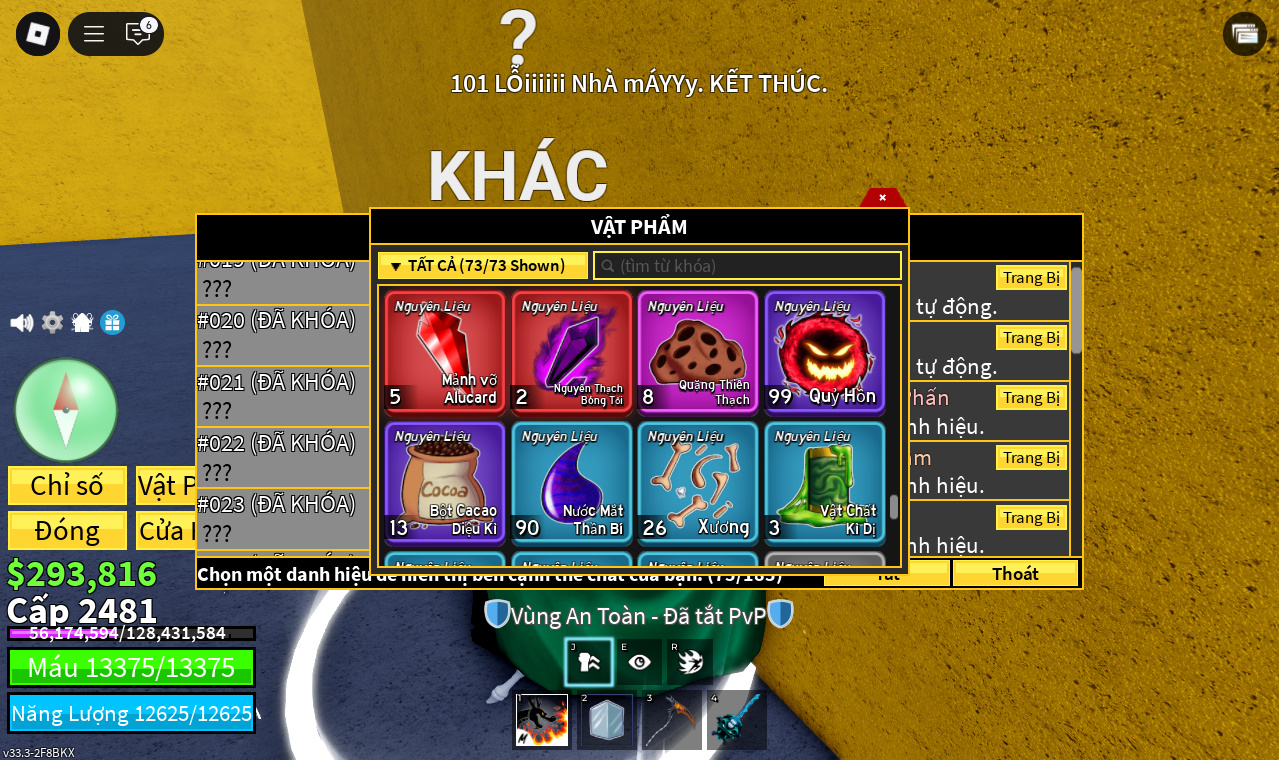
Task: Open the gear settings icon
Action: pos(52,323)
